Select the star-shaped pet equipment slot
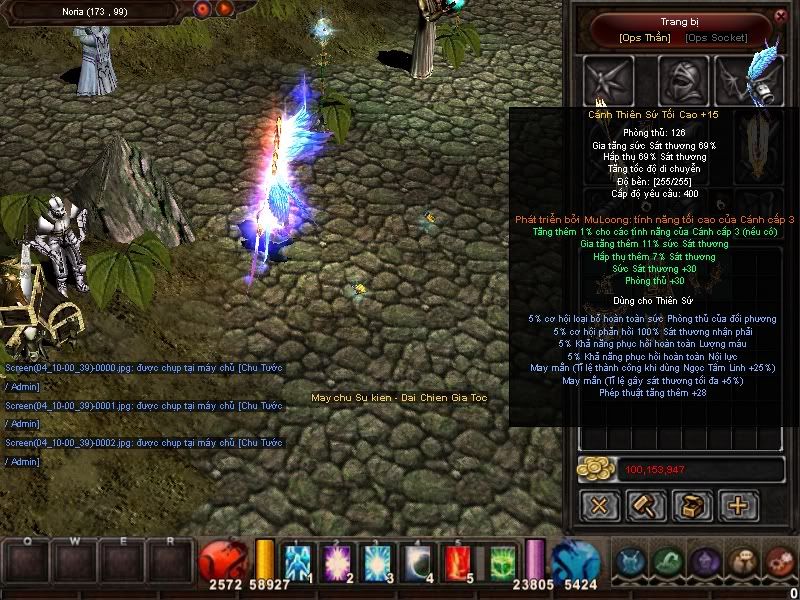 609,79
